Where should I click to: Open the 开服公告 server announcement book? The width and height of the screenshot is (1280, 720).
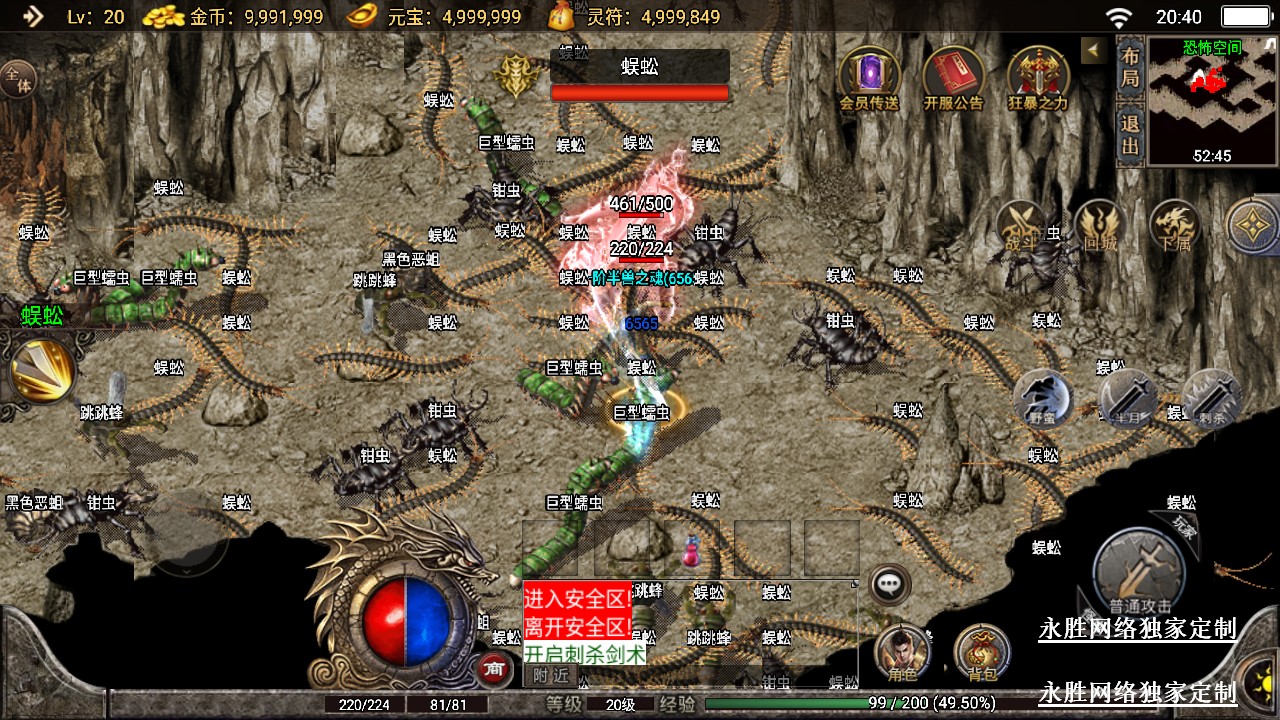(953, 75)
